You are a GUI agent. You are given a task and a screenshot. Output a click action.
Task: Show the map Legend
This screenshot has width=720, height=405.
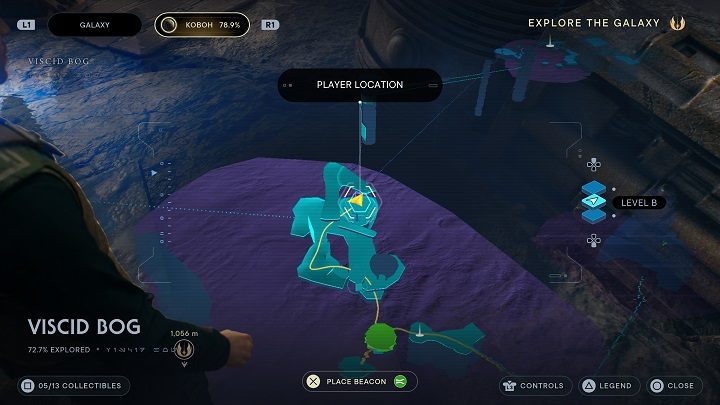[x=607, y=385]
